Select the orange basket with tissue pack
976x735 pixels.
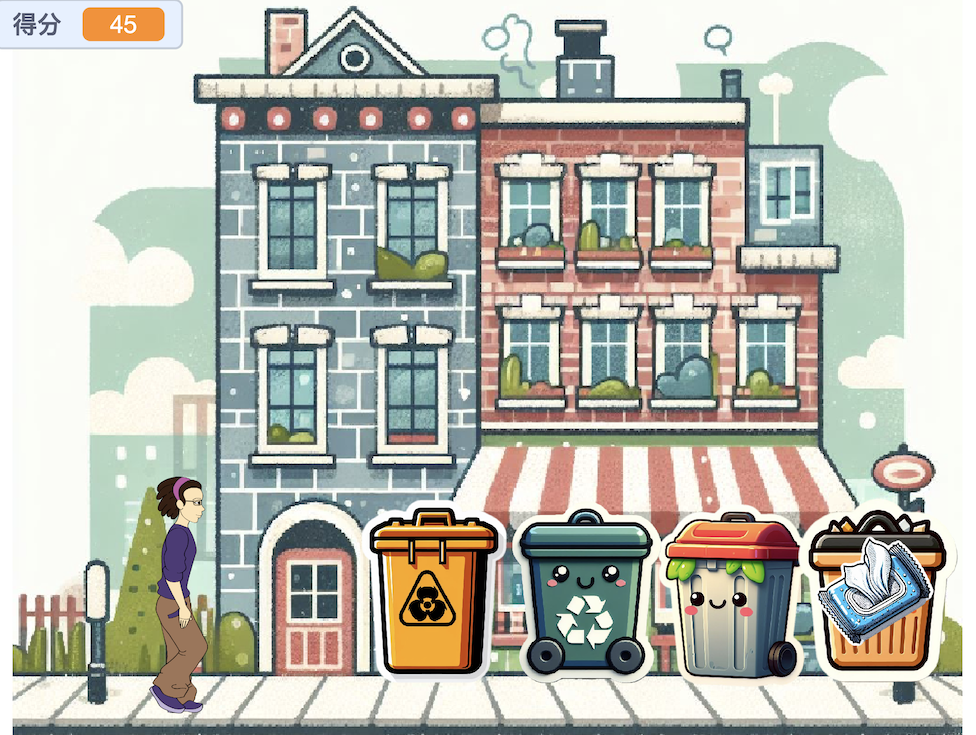pyautogui.click(x=875, y=596)
